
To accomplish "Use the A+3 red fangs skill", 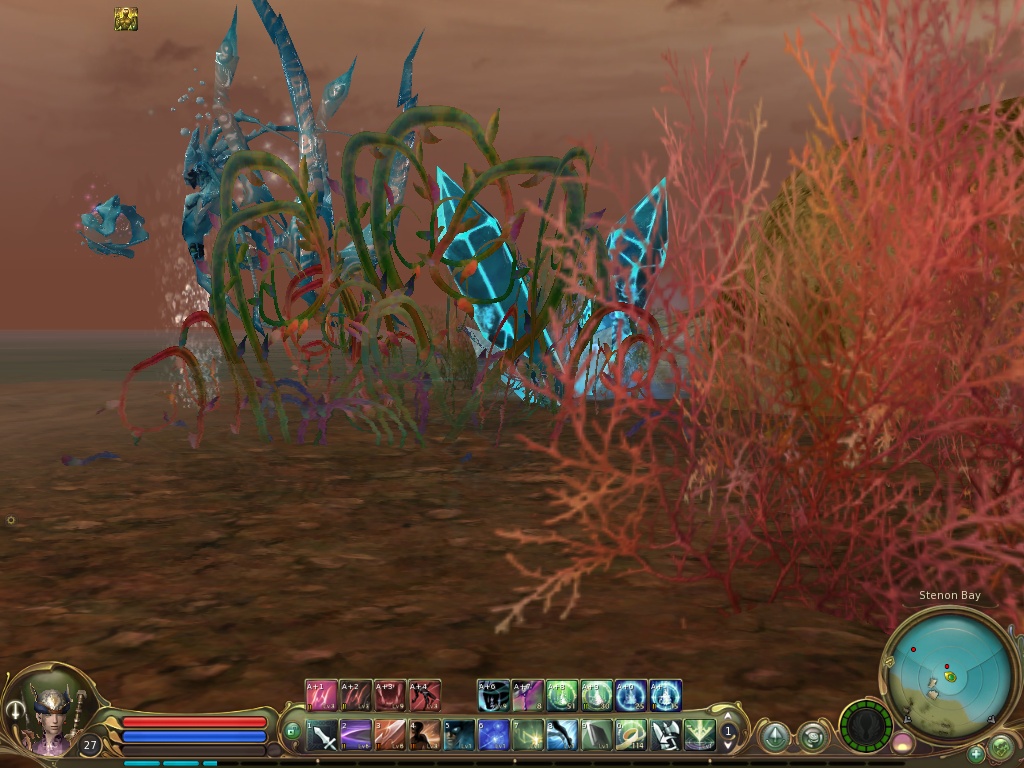I will [x=390, y=695].
